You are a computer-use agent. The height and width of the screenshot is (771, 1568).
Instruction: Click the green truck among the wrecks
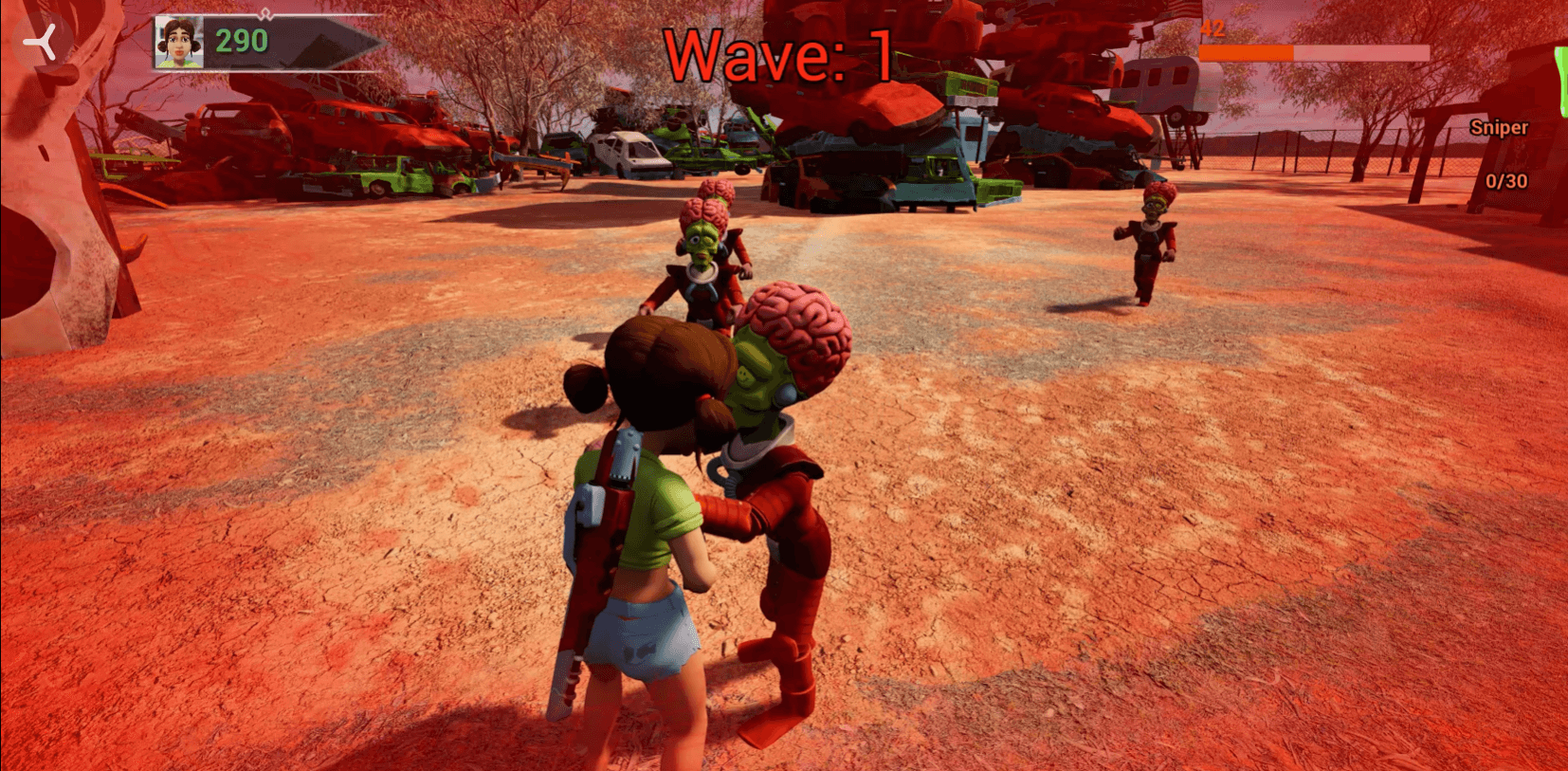pyautogui.click(x=390, y=174)
